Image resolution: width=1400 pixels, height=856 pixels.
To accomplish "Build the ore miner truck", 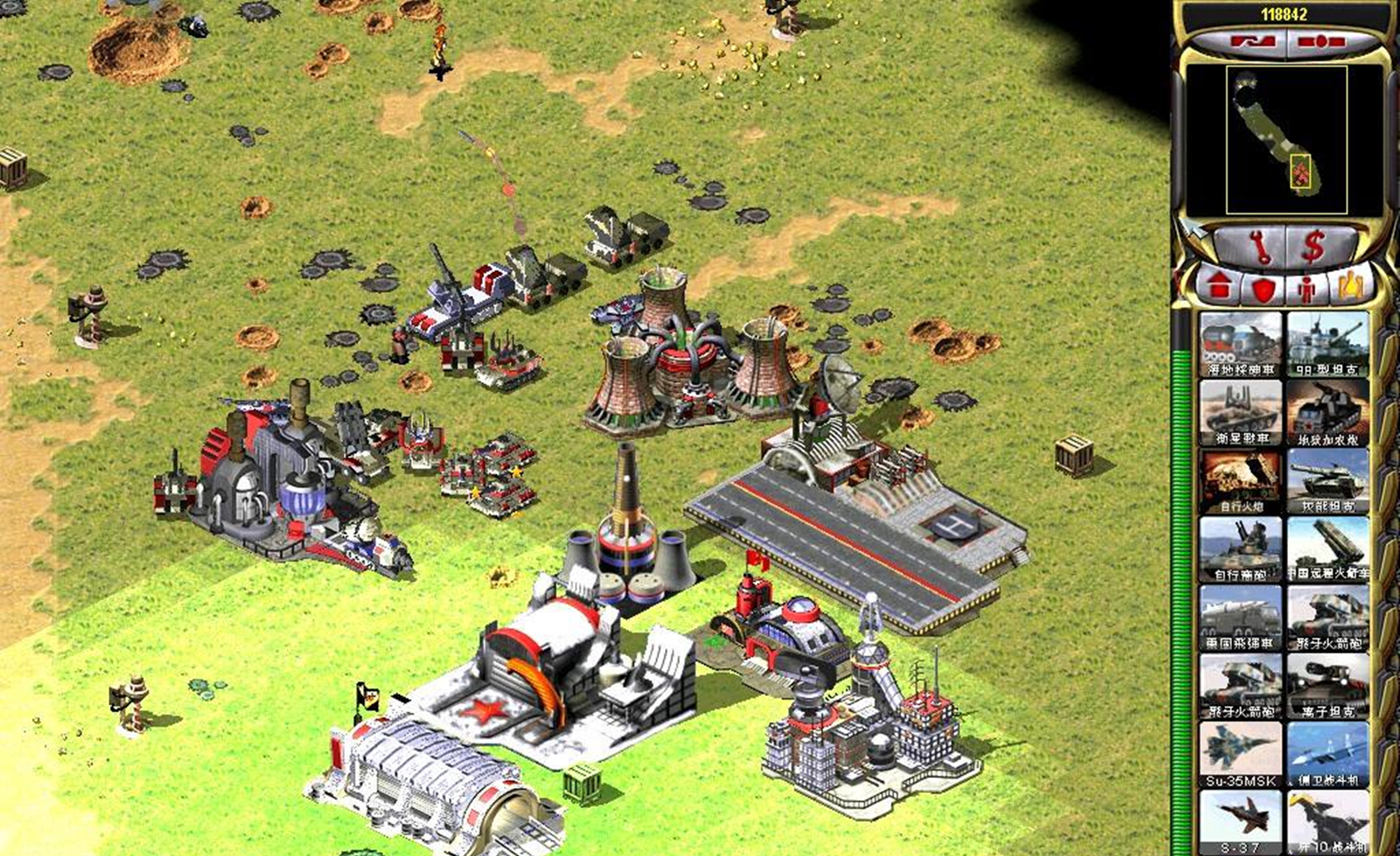I will (x=1240, y=344).
